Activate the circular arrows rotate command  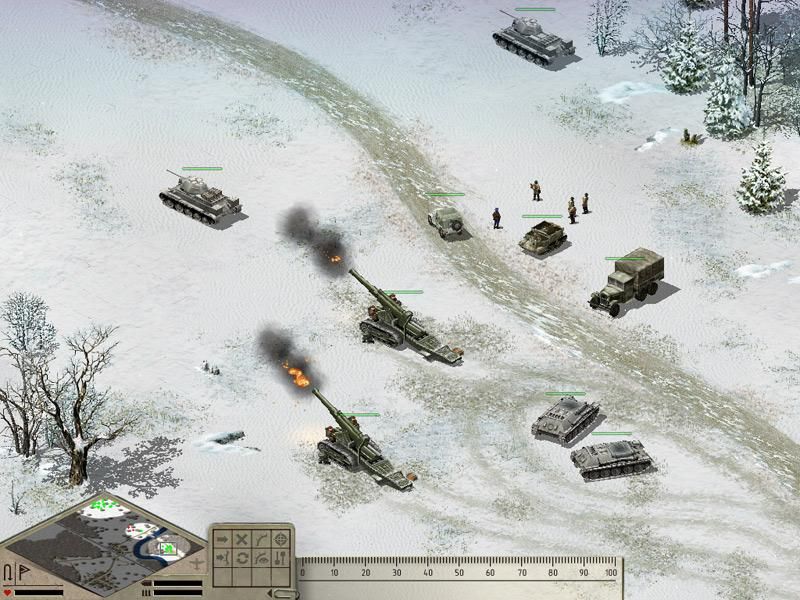coord(241,557)
